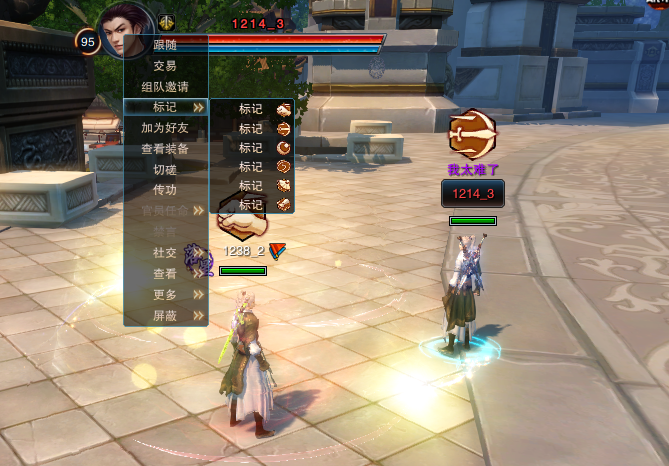Screen dimensions: 669x466
Task: Expand the 社交 (Social) submenu
Action: click(x=164, y=253)
